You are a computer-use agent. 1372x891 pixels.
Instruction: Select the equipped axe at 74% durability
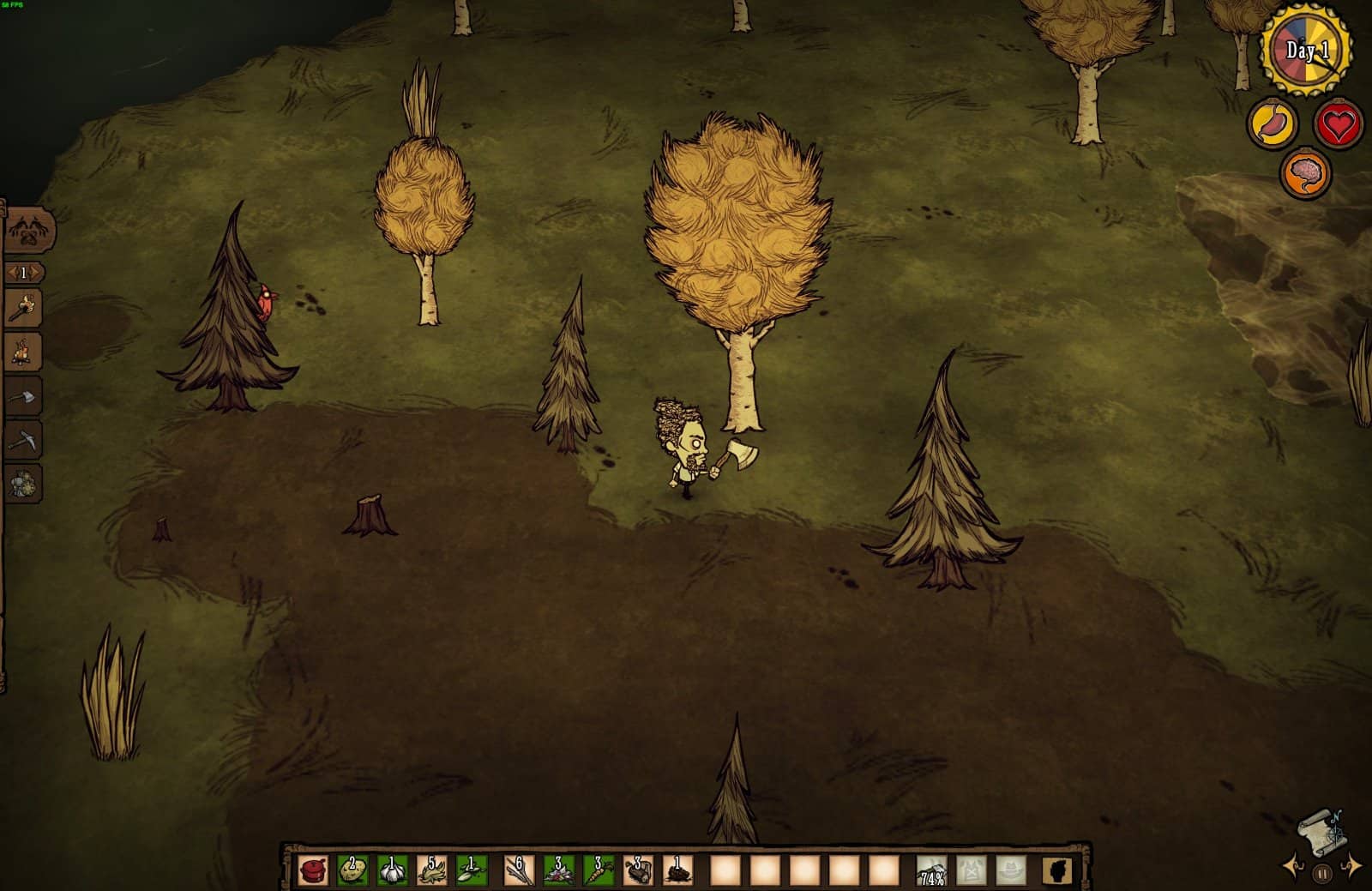click(931, 869)
